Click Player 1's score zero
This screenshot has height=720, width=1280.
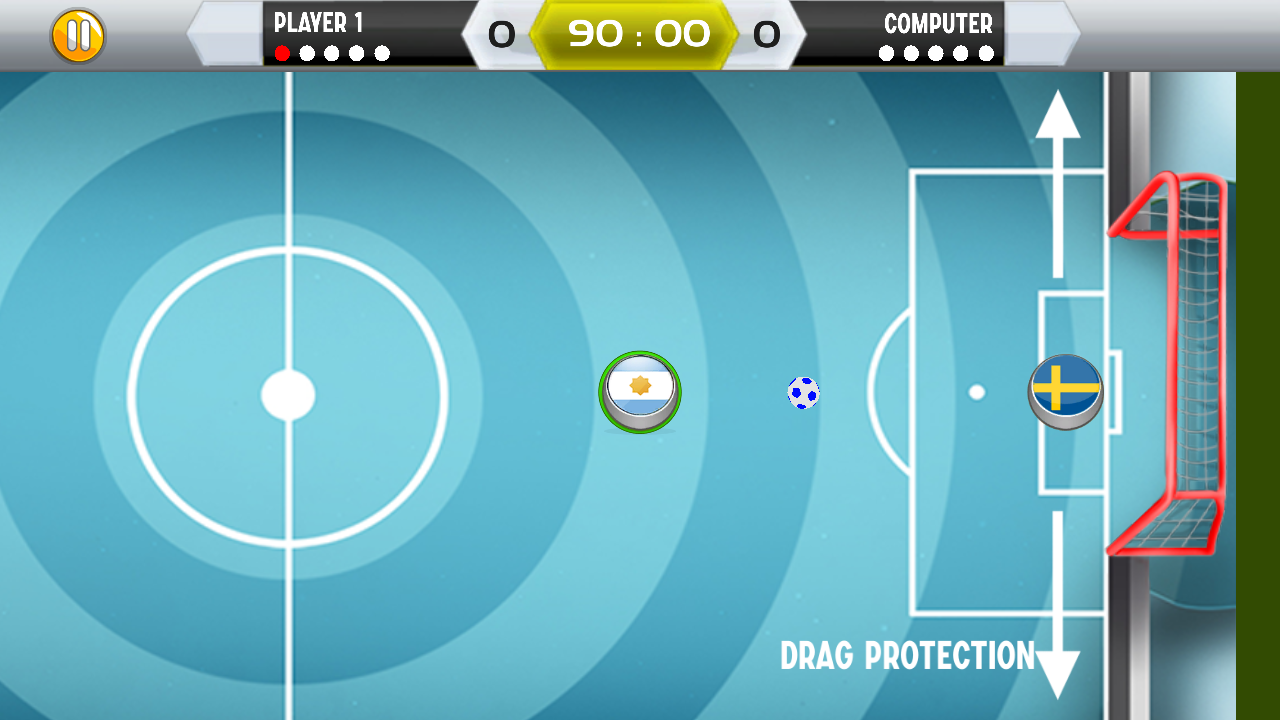(x=503, y=35)
